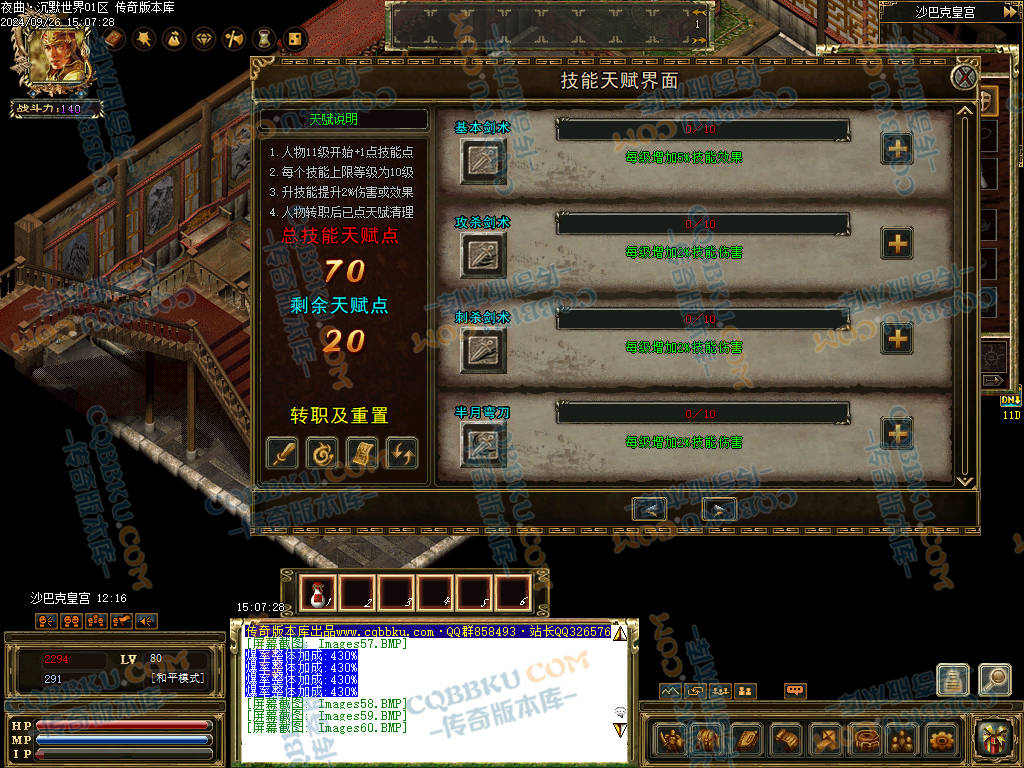Select the 半月弯刀 skill icon
1024x768 pixels.
point(483,446)
